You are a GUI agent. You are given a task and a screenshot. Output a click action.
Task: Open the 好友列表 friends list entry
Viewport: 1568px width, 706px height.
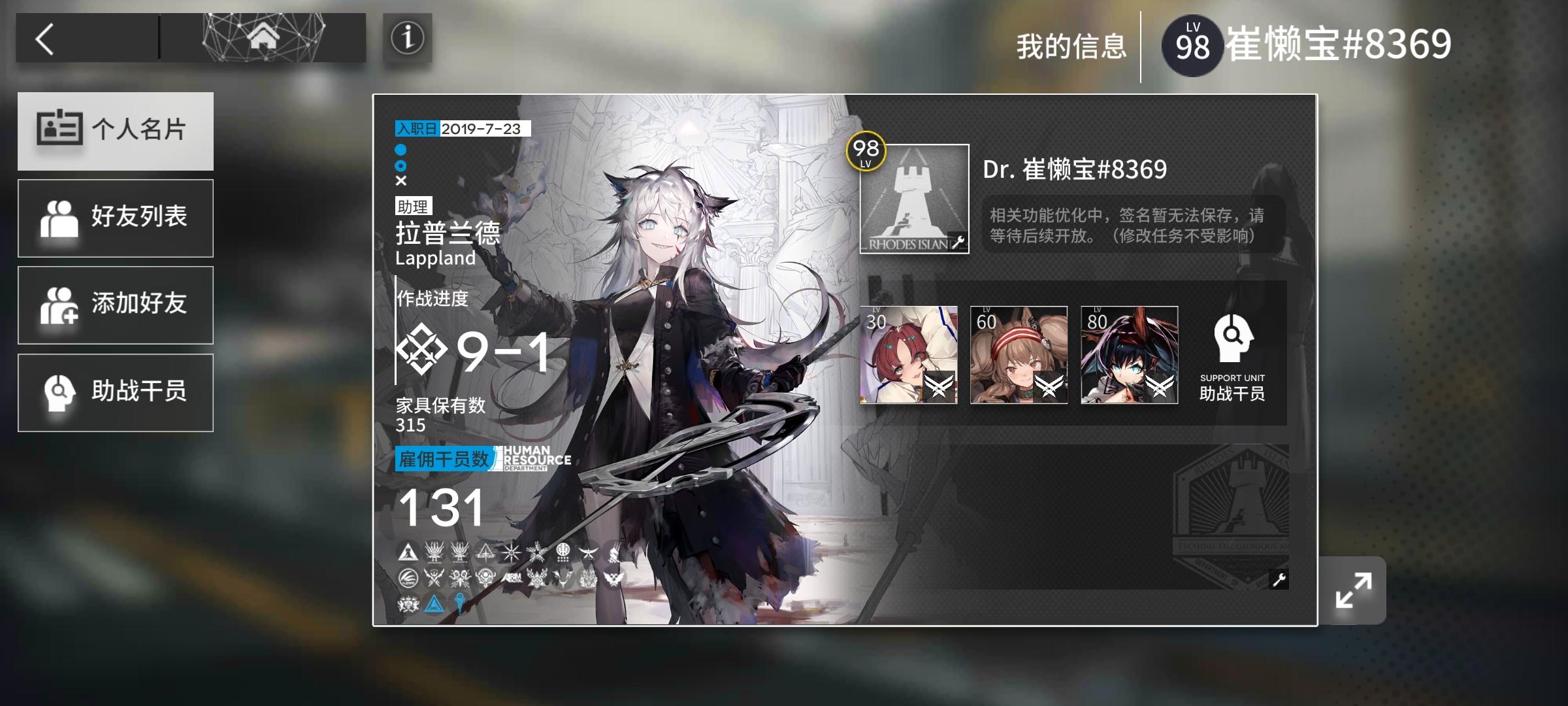[x=115, y=218]
